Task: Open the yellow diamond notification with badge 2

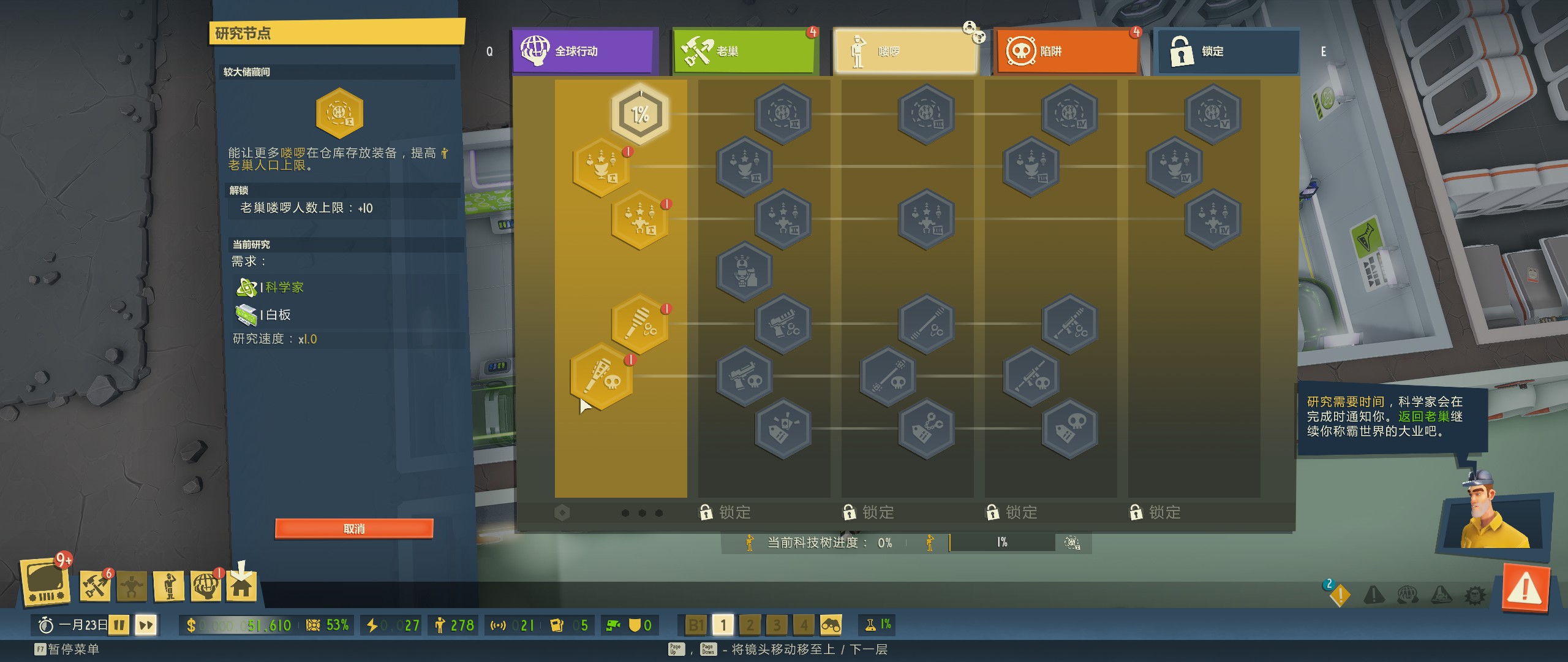Action: pos(1340,593)
